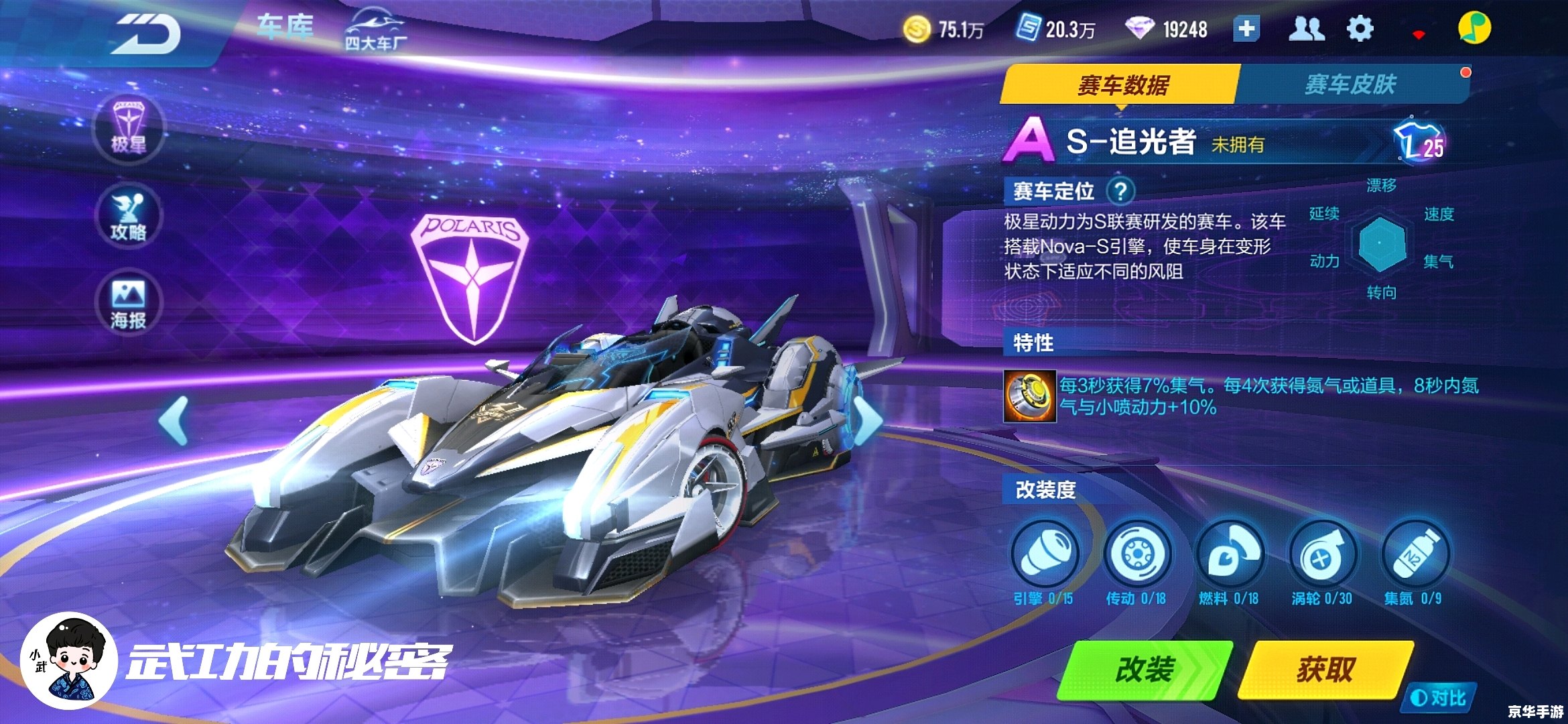
Task: Open the 攻略 strategy guide
Action: [x=128, y=215]
